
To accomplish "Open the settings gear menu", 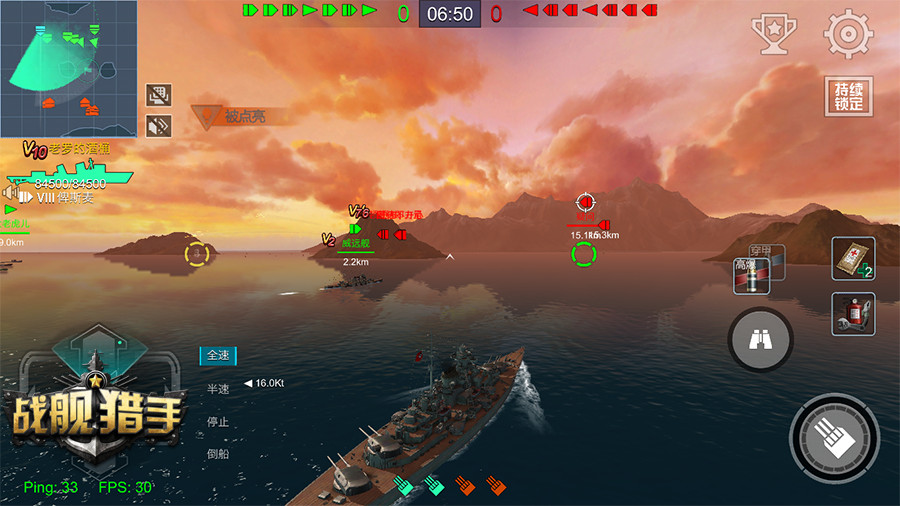I will [848, 35].
